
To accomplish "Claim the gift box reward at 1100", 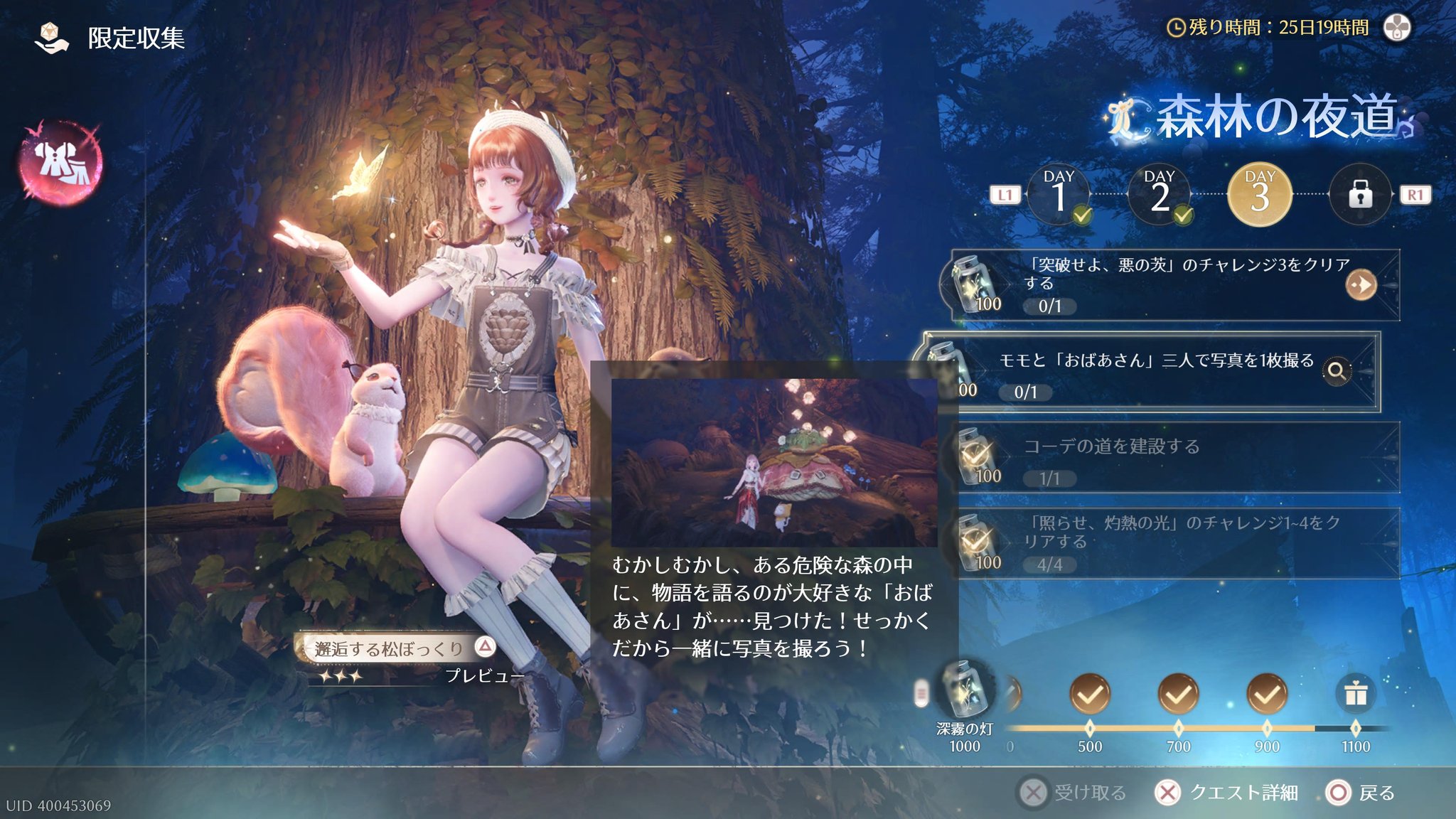I will [1355, 694].
